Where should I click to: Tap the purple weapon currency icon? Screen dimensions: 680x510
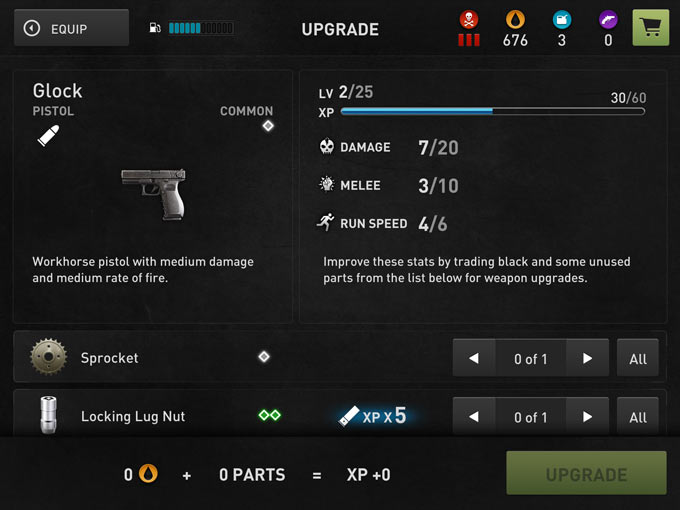(x=608, y=19)
